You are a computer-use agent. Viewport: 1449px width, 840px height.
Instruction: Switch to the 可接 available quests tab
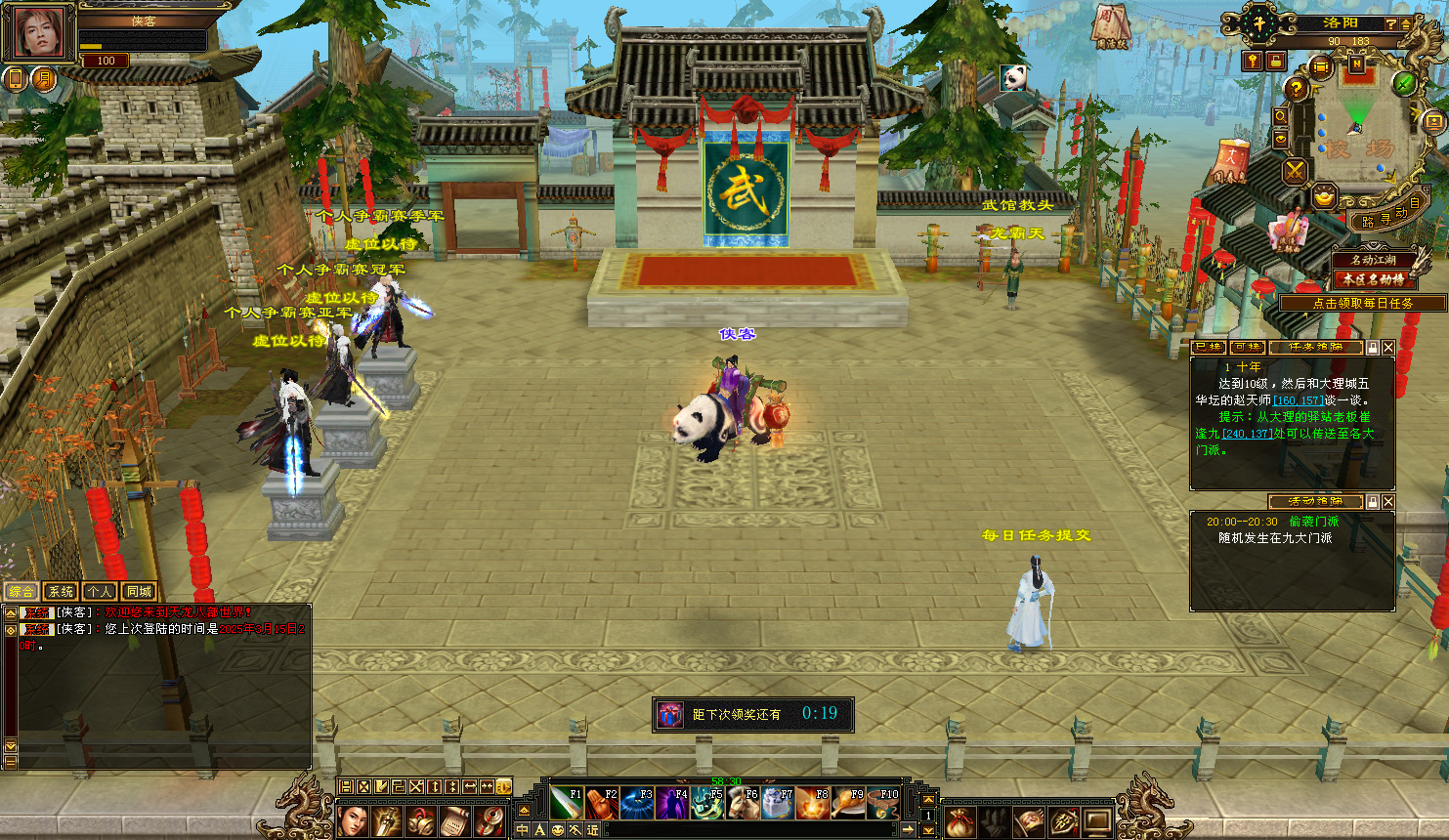(1248, 348)
